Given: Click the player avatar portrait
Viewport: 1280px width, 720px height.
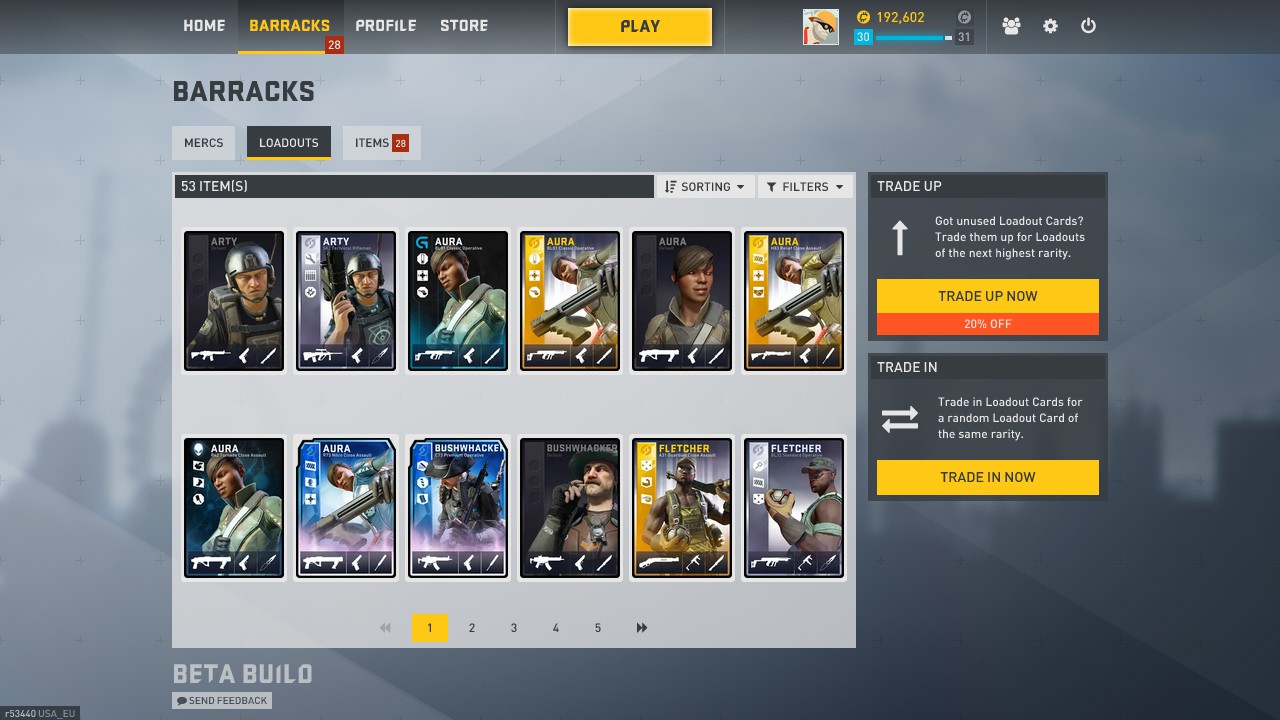Looking at the screenshot, I should coord(821,27).
